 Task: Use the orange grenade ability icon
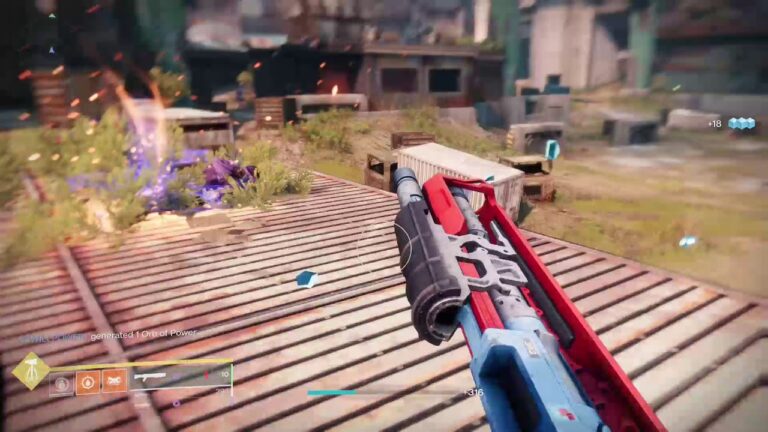[88, 381]
